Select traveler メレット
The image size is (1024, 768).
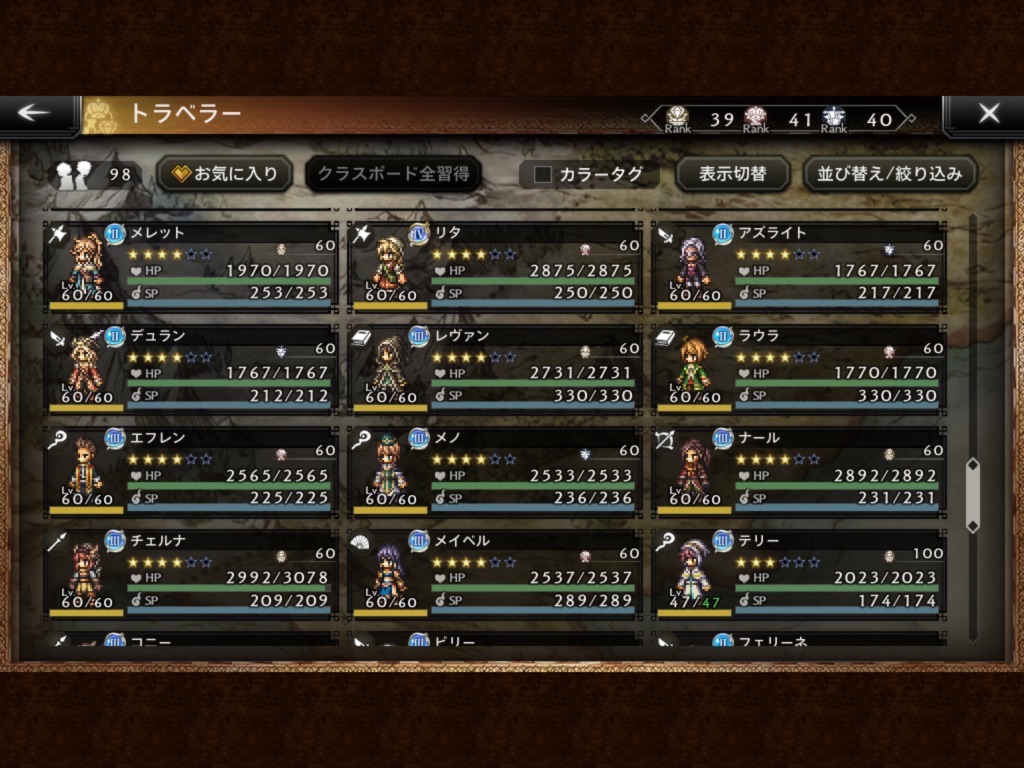point(191,266)
